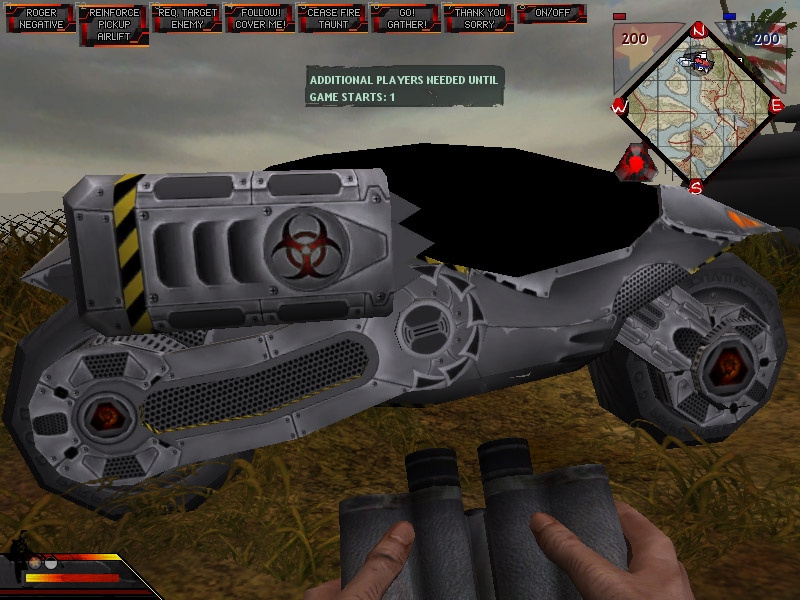
Task: Select the Reinforce Pickup Airlift command
Action: click(114, 24)
